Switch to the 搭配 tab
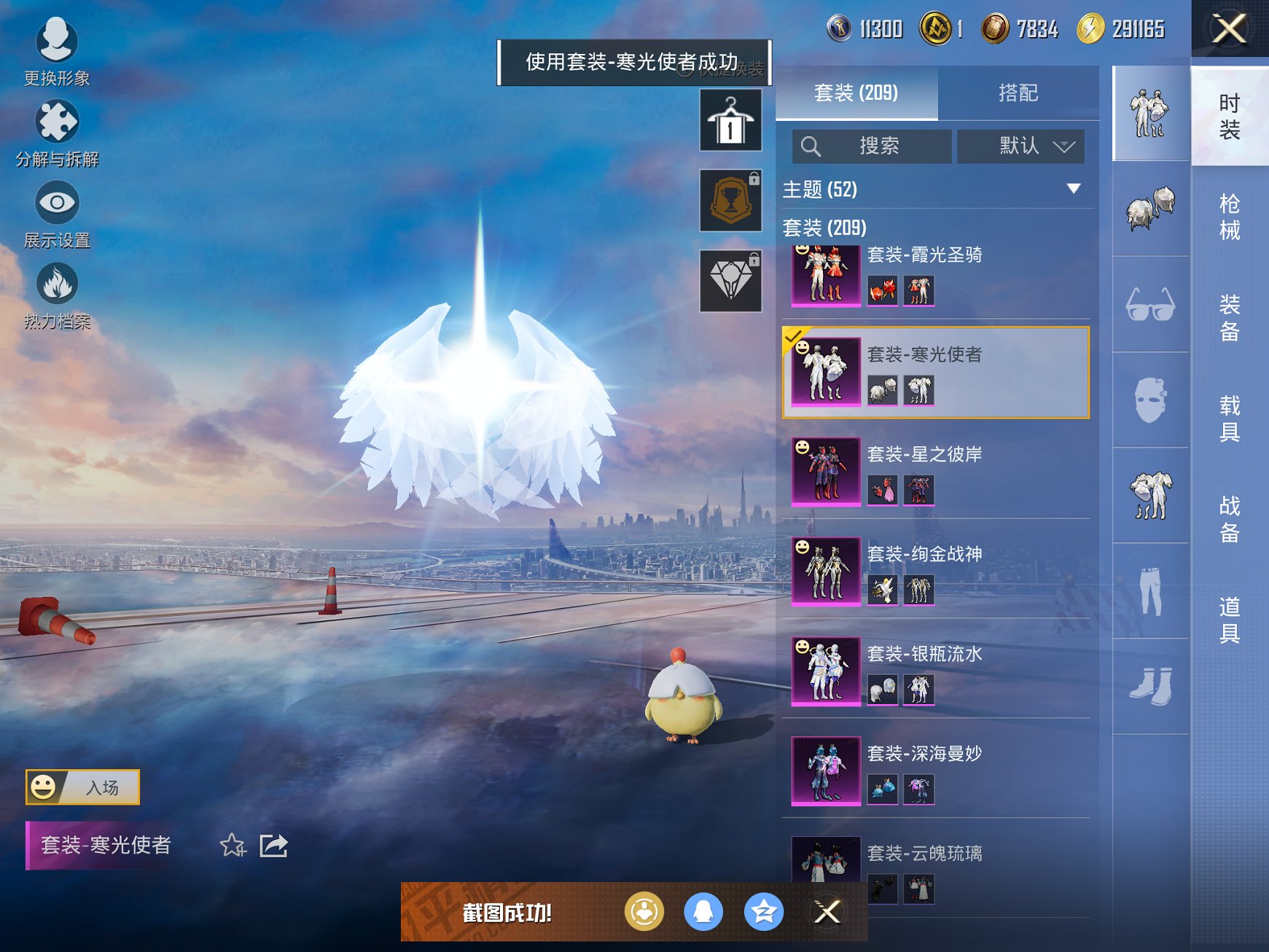 (1018, 93)
